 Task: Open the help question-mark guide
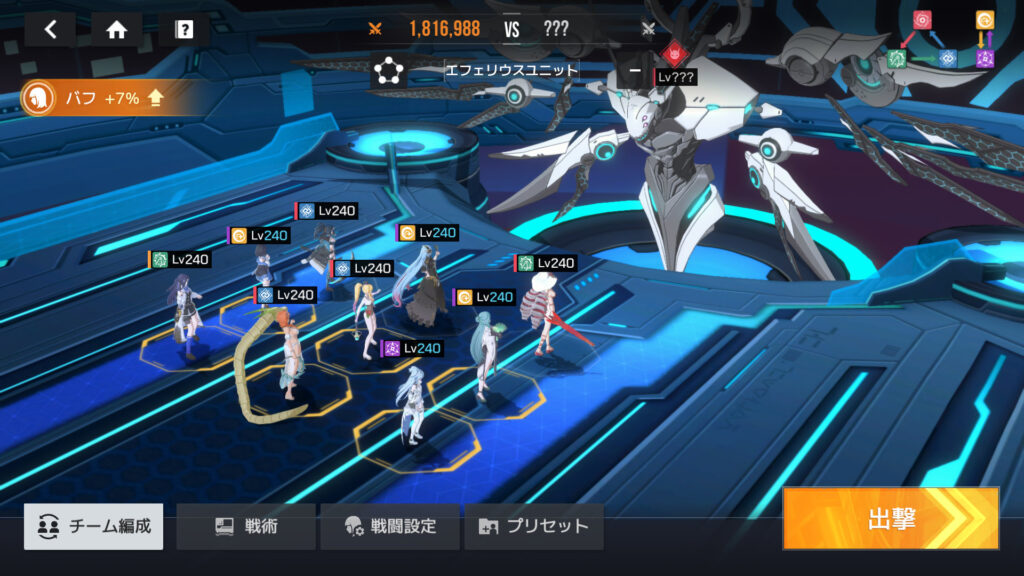(x=184, y=29)
